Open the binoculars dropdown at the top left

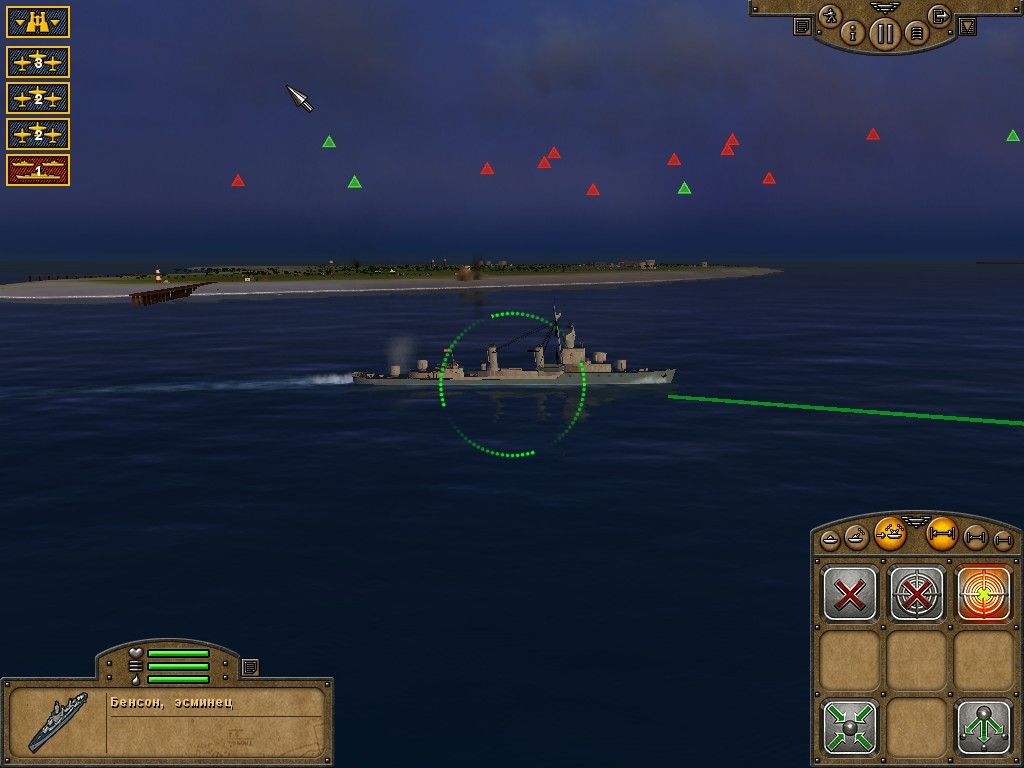tap(38, 21)
